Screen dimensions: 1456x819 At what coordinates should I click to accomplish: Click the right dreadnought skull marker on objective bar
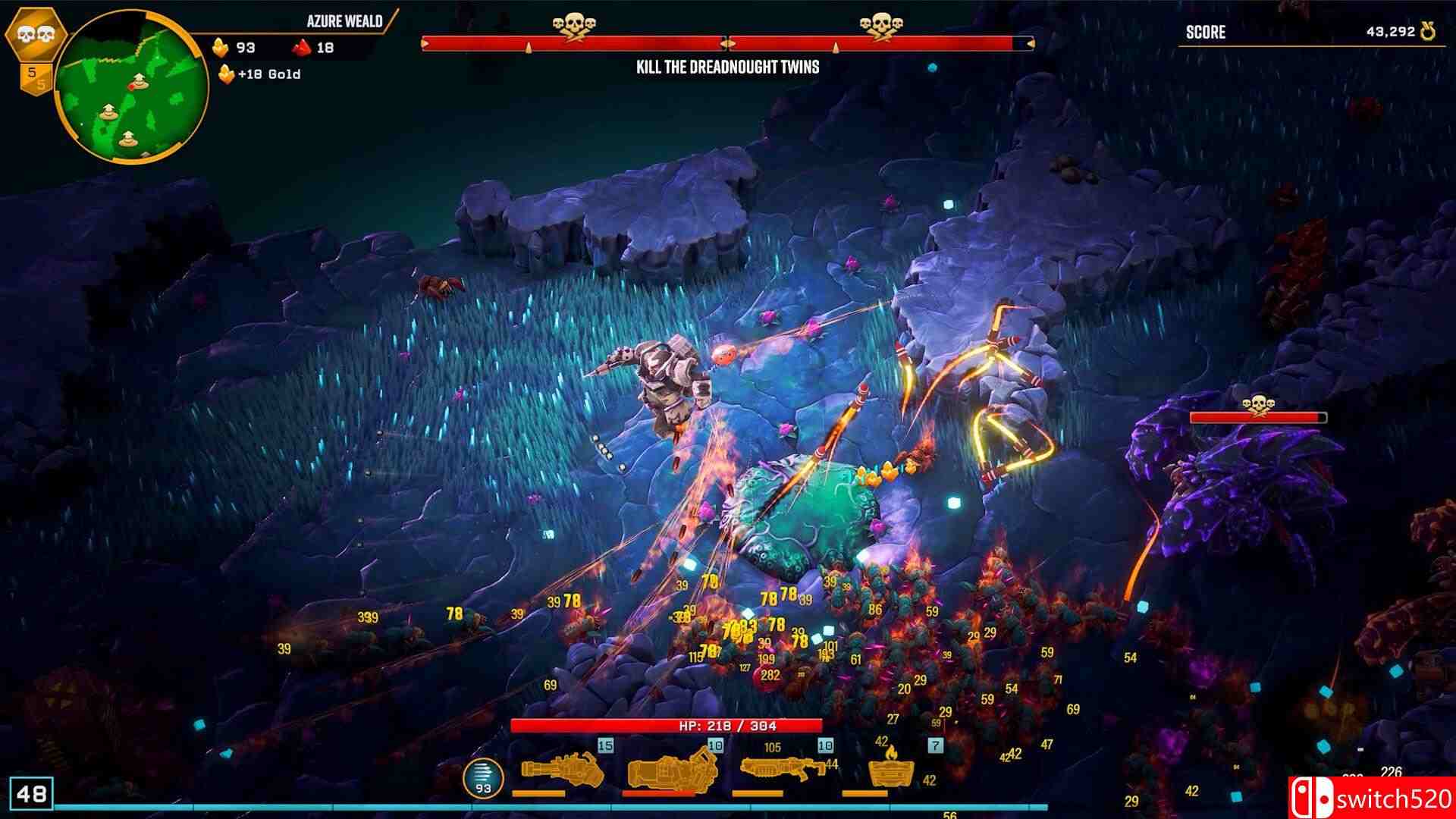coord(883,24)
